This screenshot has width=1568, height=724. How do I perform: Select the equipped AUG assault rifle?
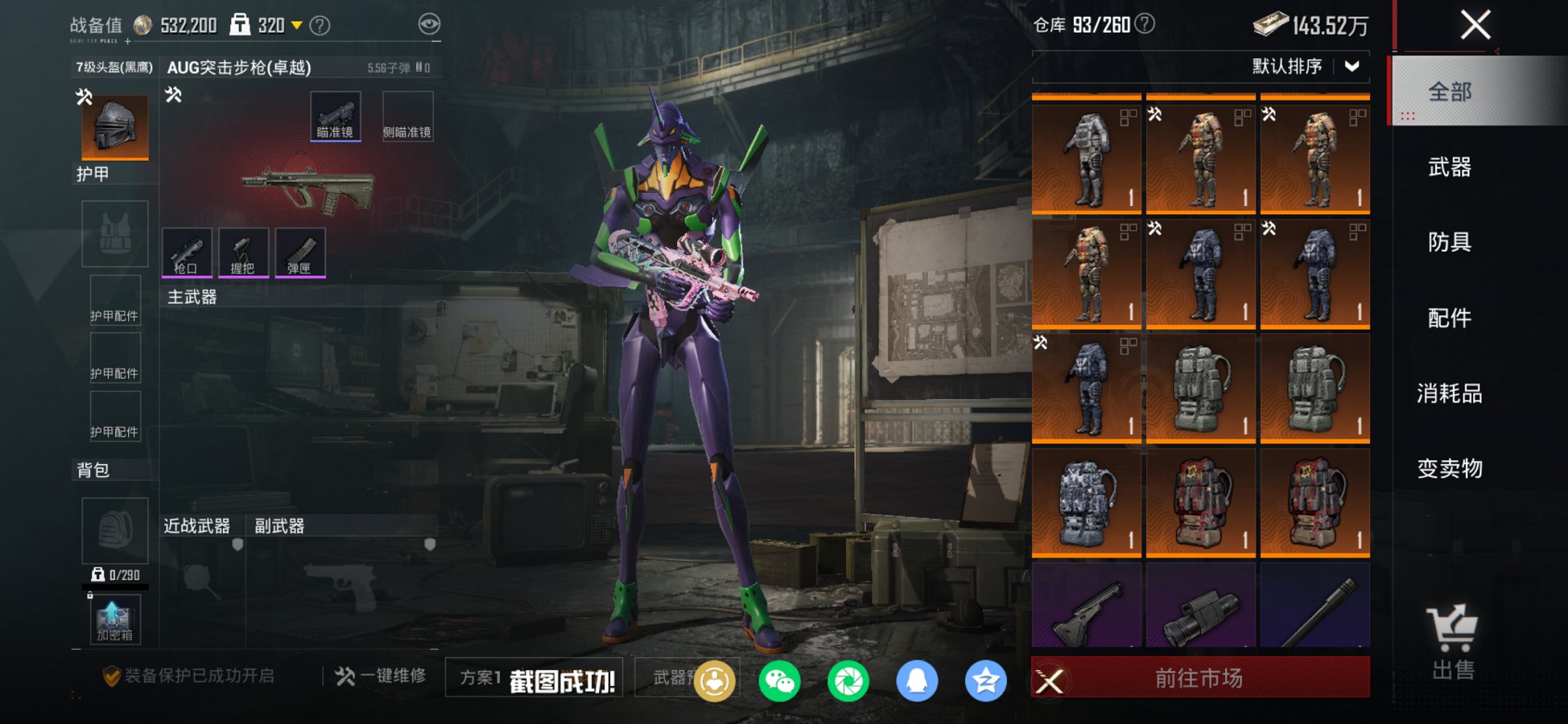(308, 189)
